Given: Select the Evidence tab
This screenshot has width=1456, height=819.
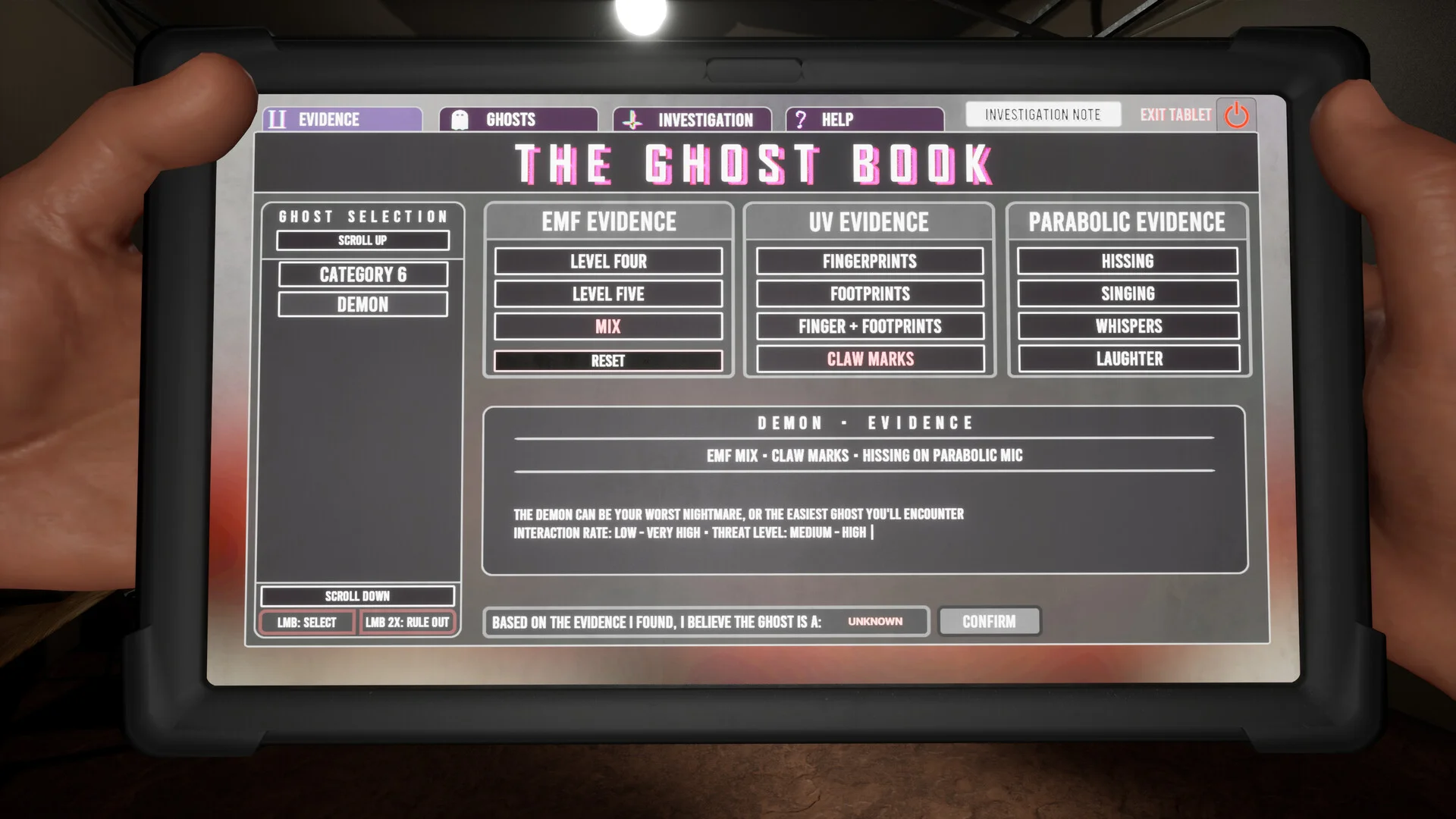Looking at the screenshot, I should tap(343, 120).
